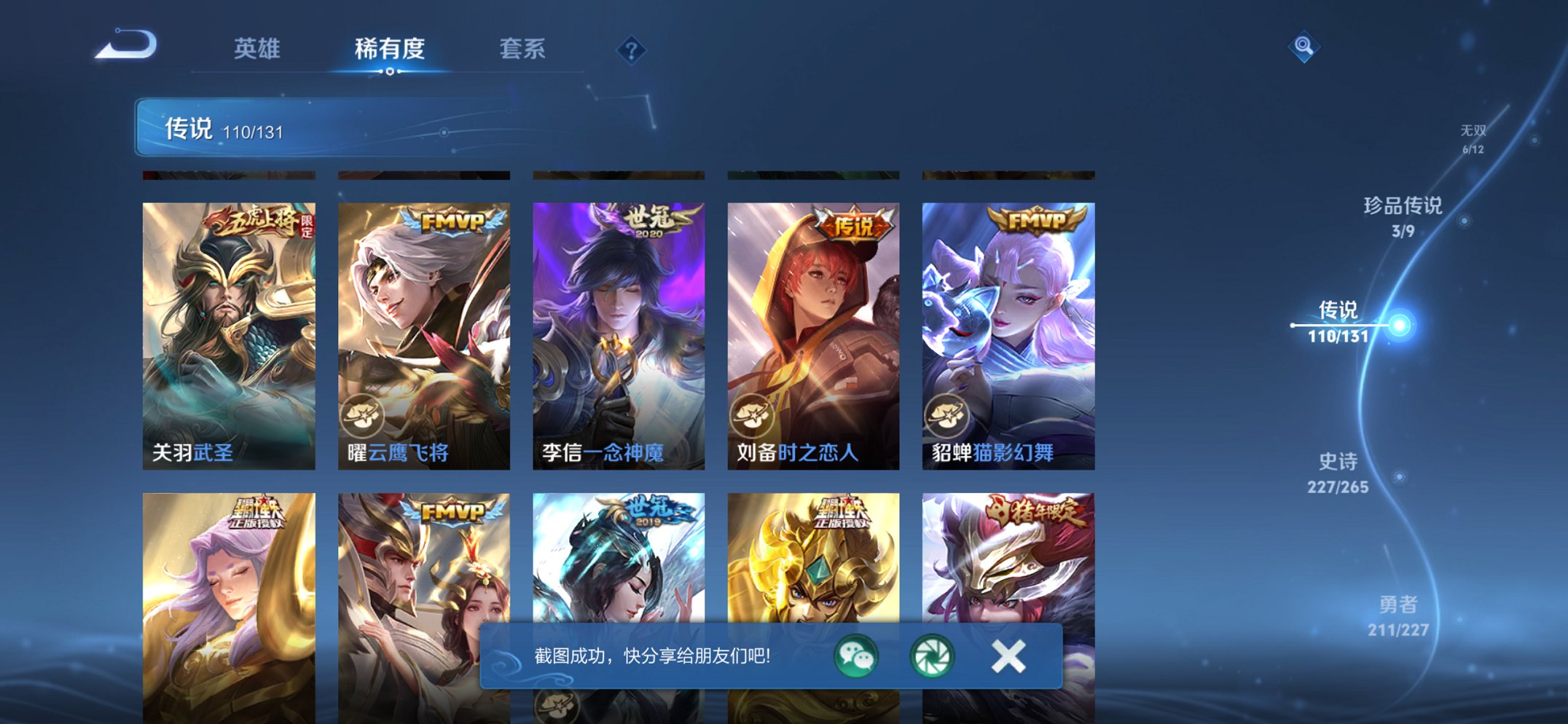Open the 关羽武圣 skin thumbnail
Screen dimensions: 1568x724
click(233, 328)
